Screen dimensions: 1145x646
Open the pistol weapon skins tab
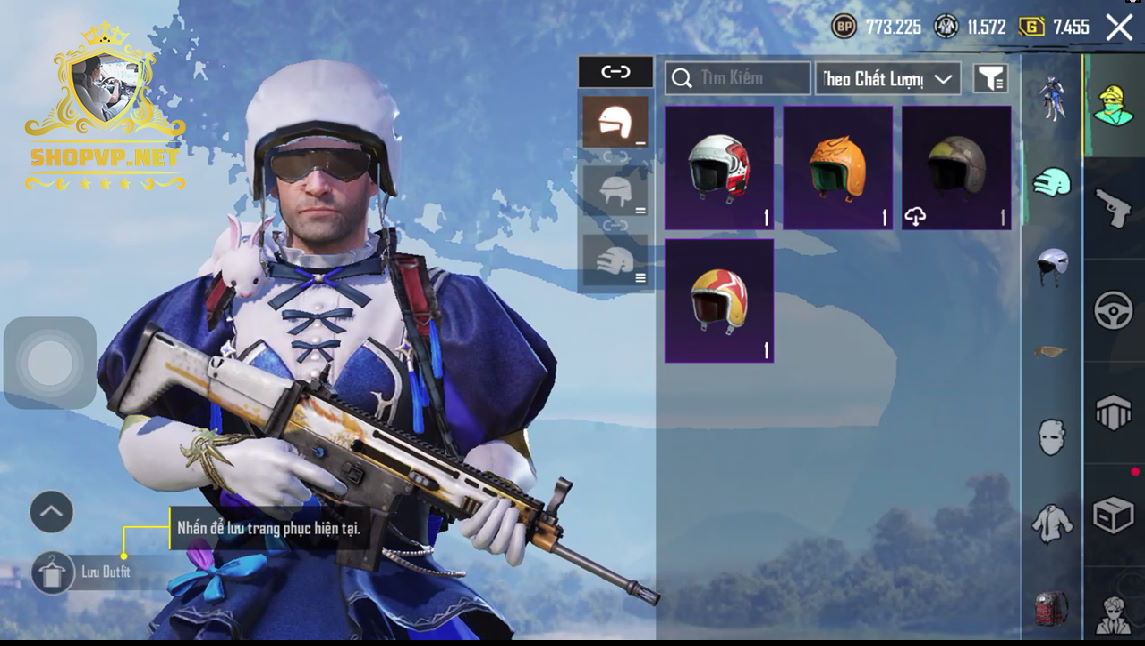(x=1113, y=208)
